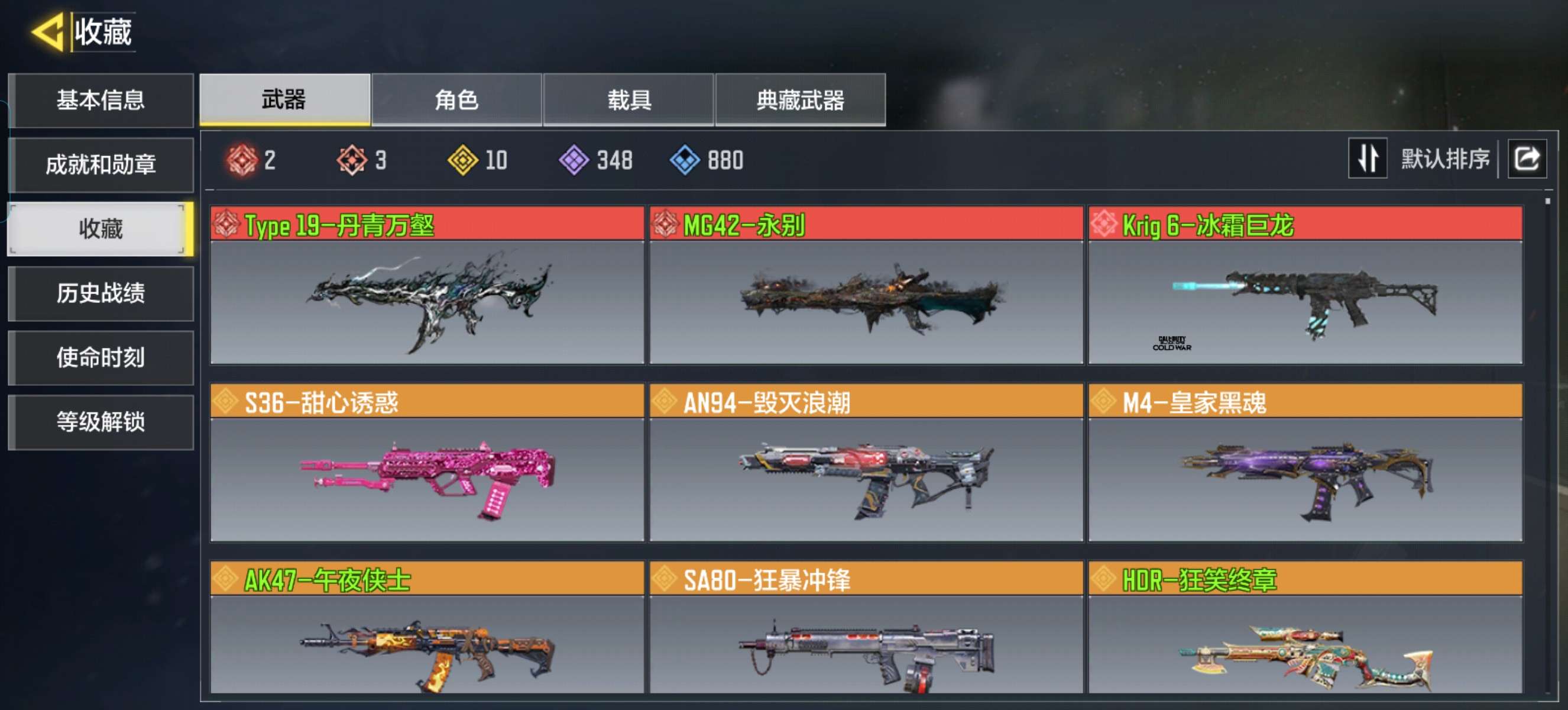
Task: Switch to the 角色 tab
Action: [x=456, y=100]
